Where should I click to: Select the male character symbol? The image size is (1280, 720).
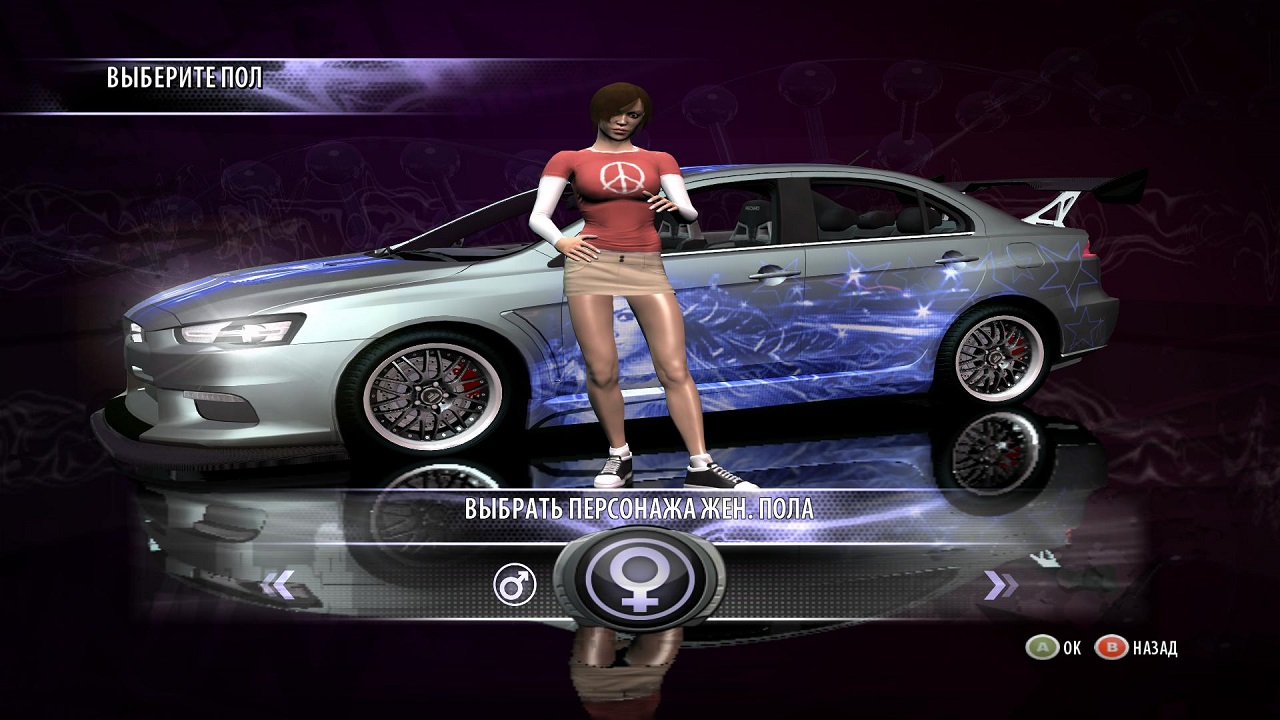click(515, 585)
